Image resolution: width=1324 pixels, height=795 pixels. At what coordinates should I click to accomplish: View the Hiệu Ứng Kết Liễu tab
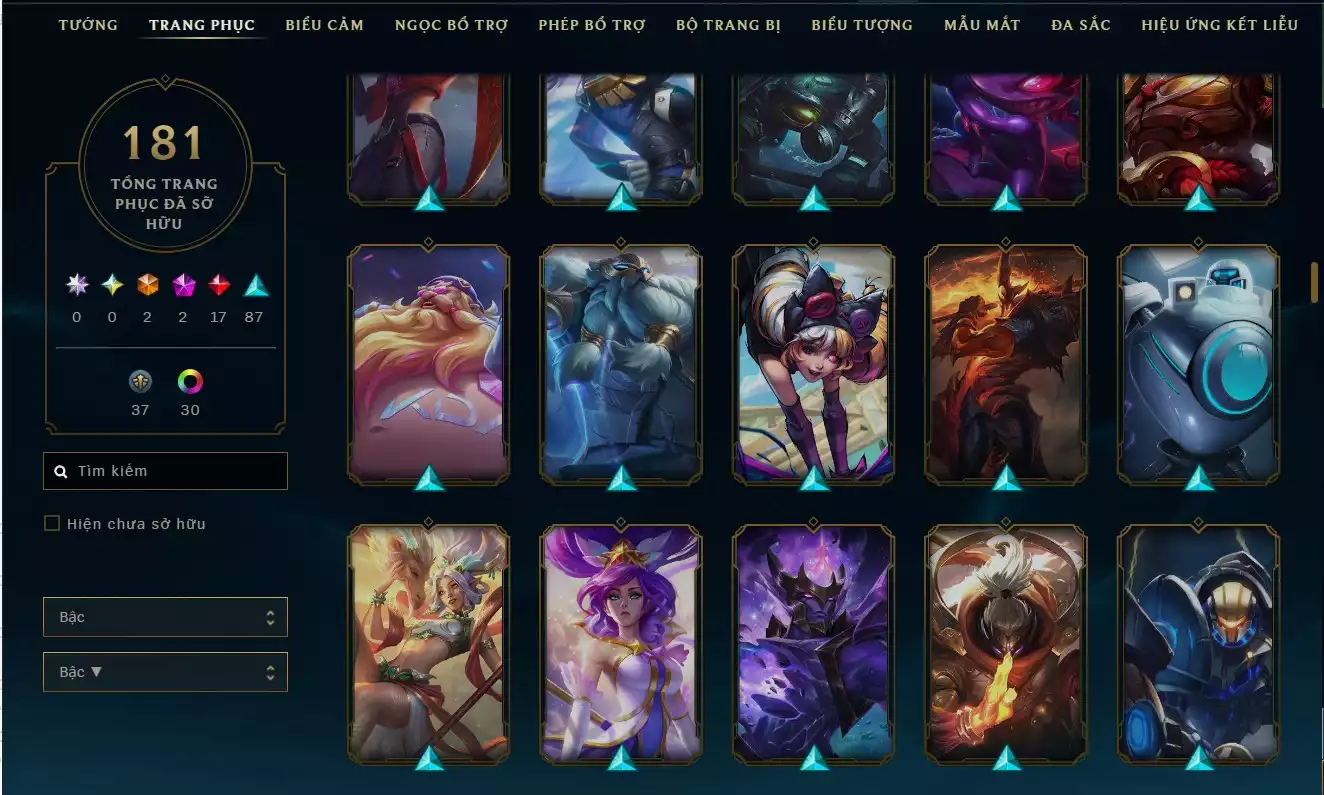(1219, 24)
